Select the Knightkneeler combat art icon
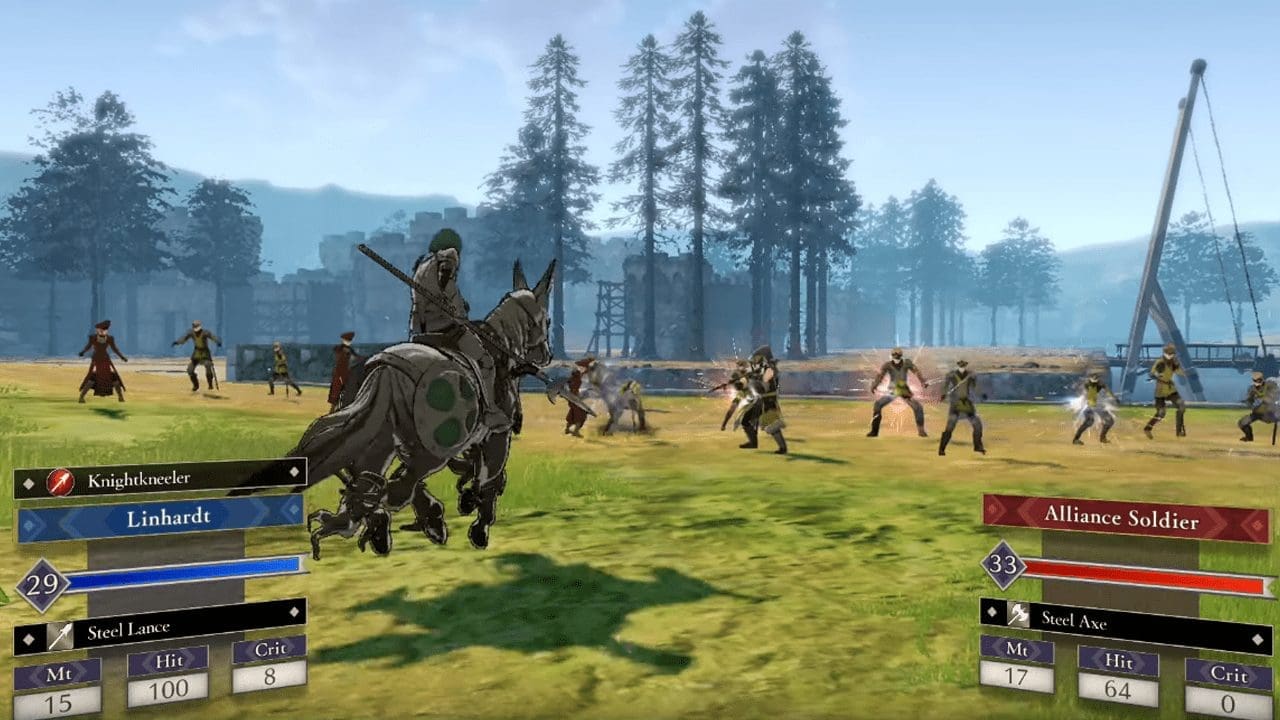This screenshot has width=1280, height=720. click(60, 481)
